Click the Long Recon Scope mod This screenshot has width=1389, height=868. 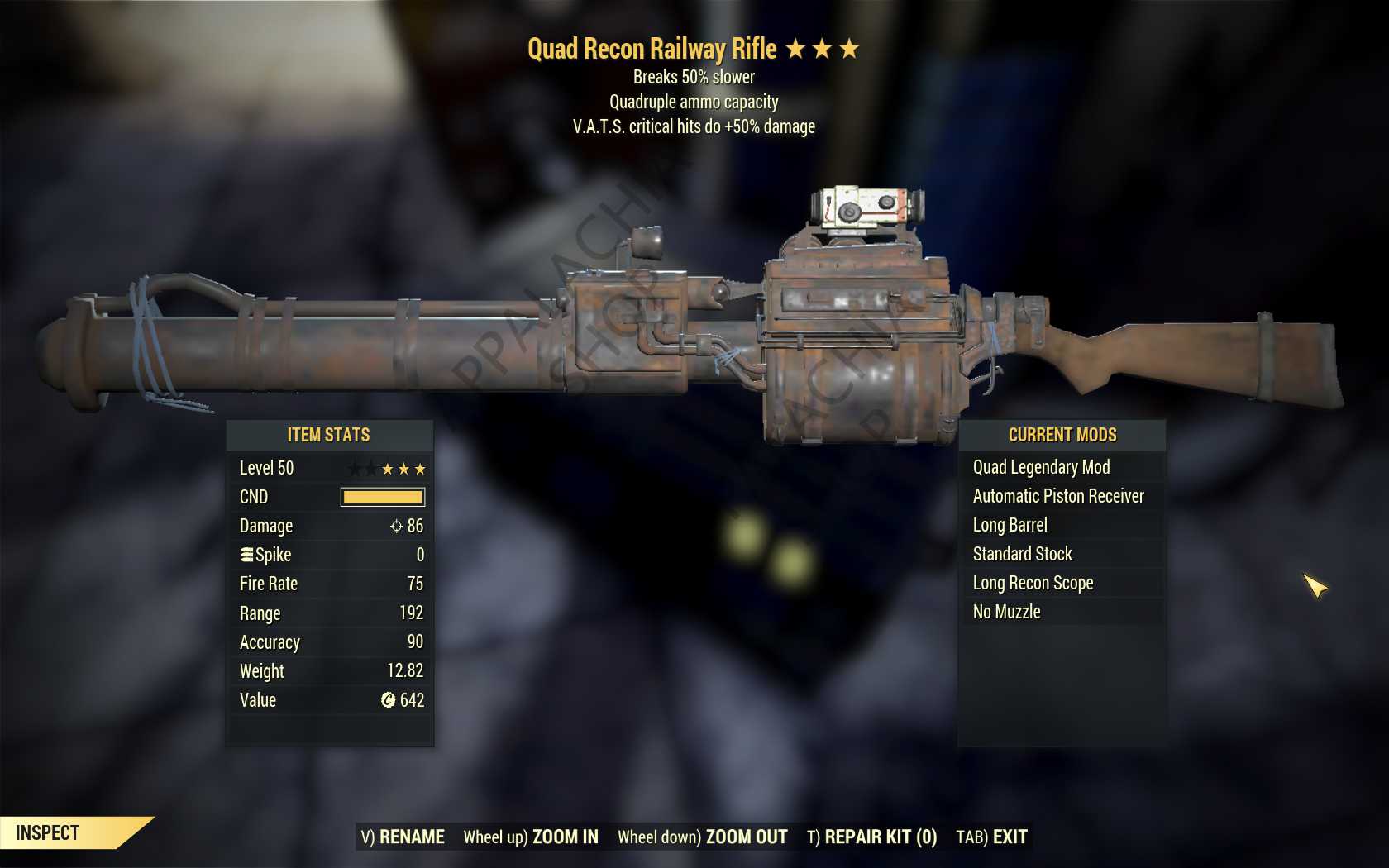pyautogui.click(x=1033, y=583)
